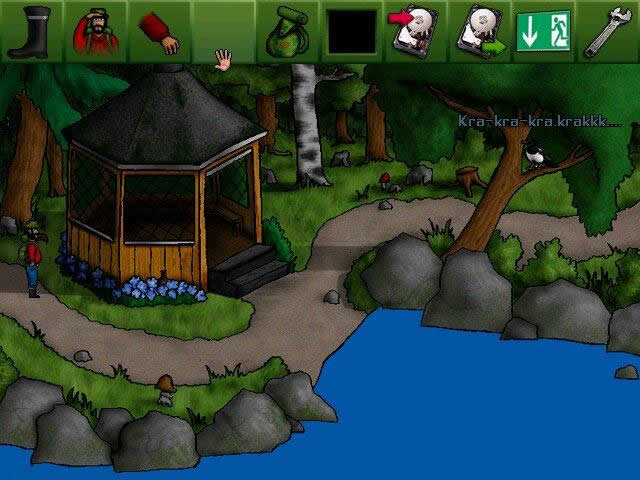Quit via the green exit sign icon
This screenshot has width=640, height=480.
click(x=542, y=31)
